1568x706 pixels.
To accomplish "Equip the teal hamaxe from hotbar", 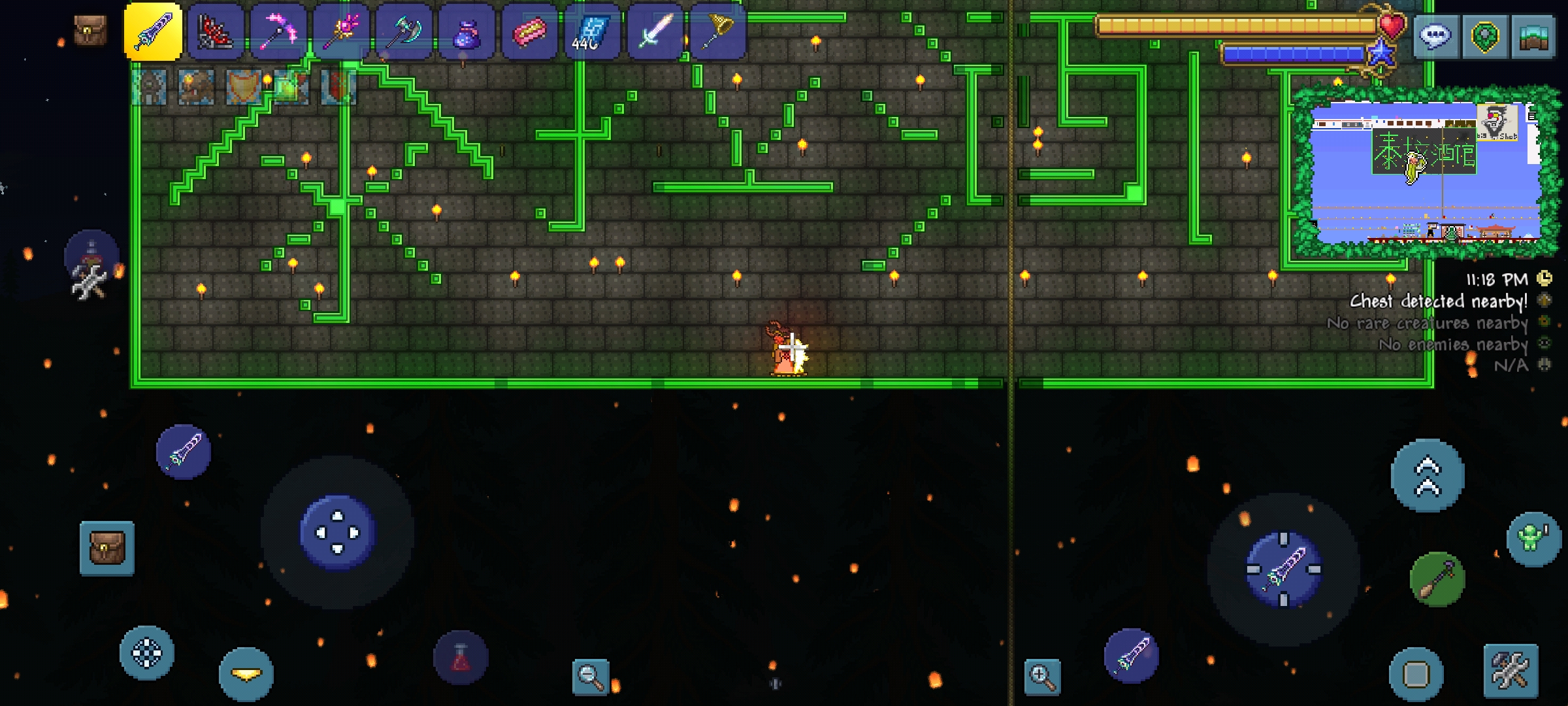I will tap(404, 31).
